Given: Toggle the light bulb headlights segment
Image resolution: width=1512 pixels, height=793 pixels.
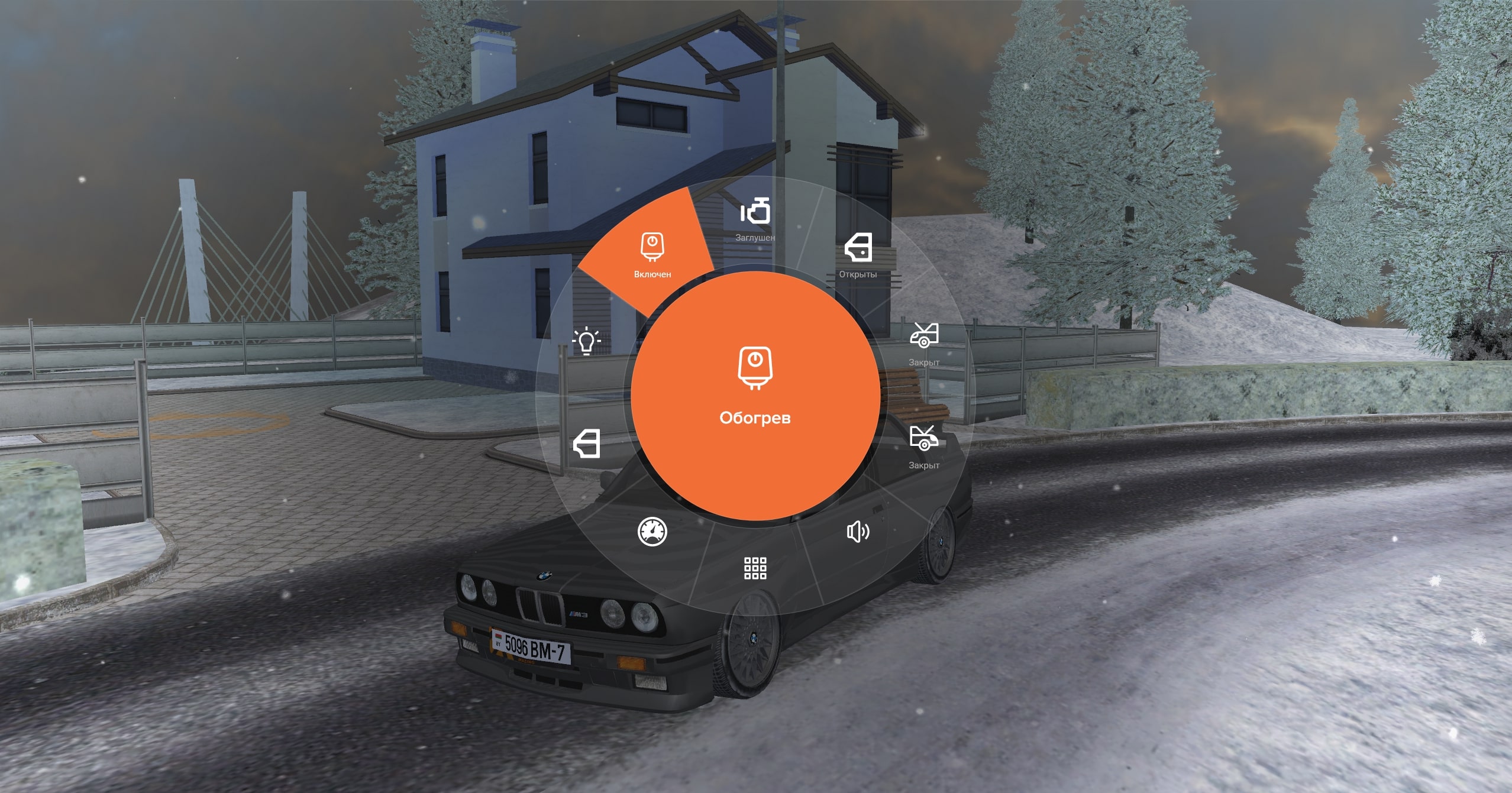Looking at the screenshot, I should point(586,341).
